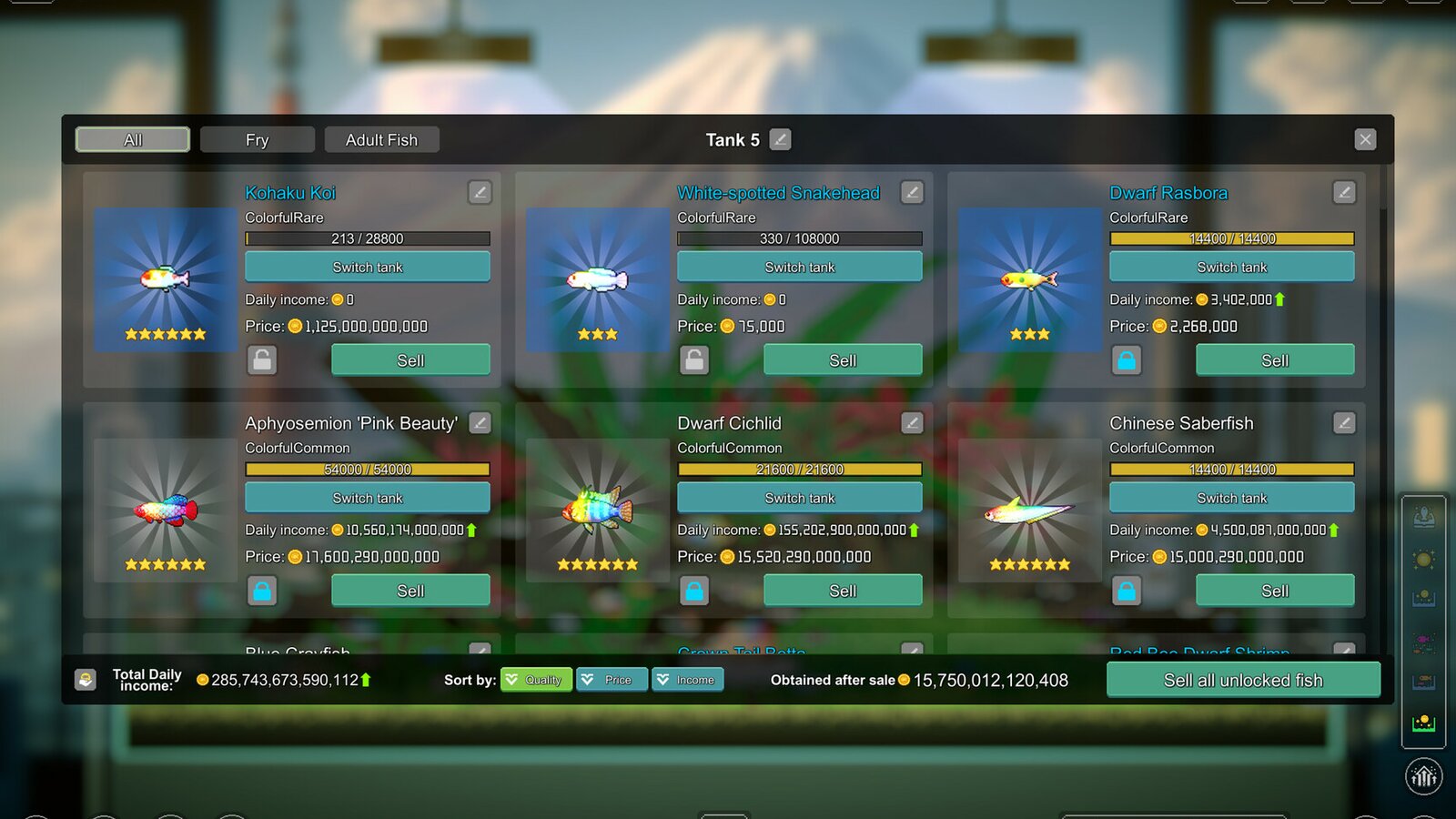The width and height of the screenshot is (1456, 819).
Task: Open the Kohaku Koi thumbnail
Action: [166, 279]
